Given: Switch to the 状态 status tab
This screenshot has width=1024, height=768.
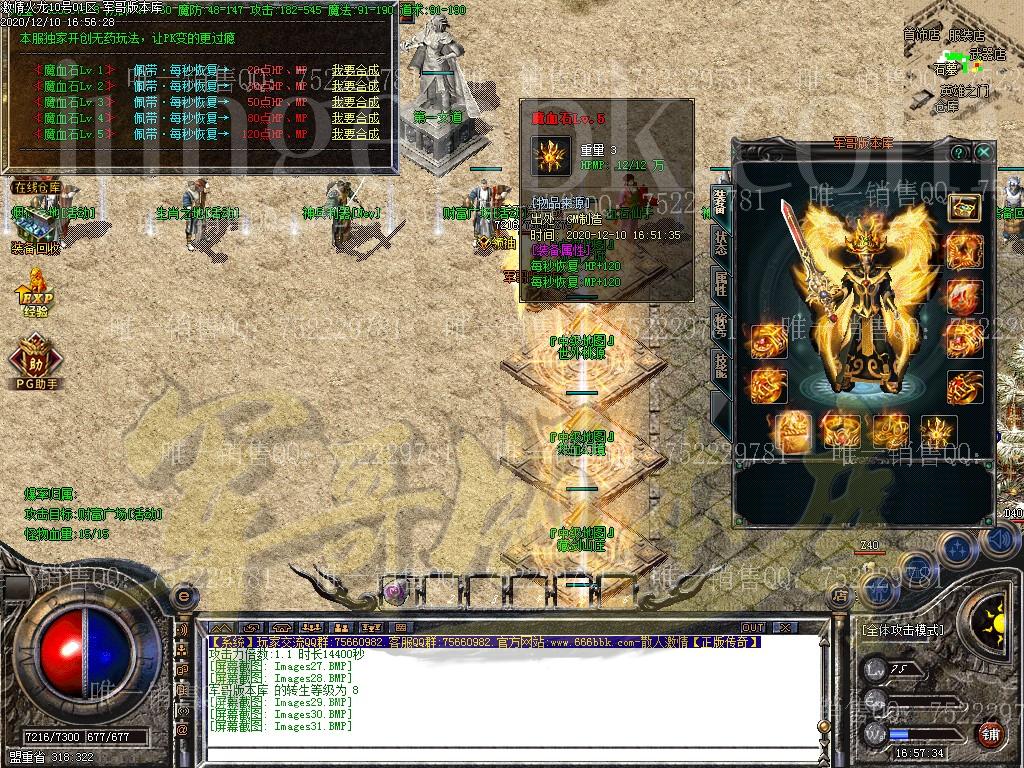Looking at the screenshot, I should click(720, 240).
